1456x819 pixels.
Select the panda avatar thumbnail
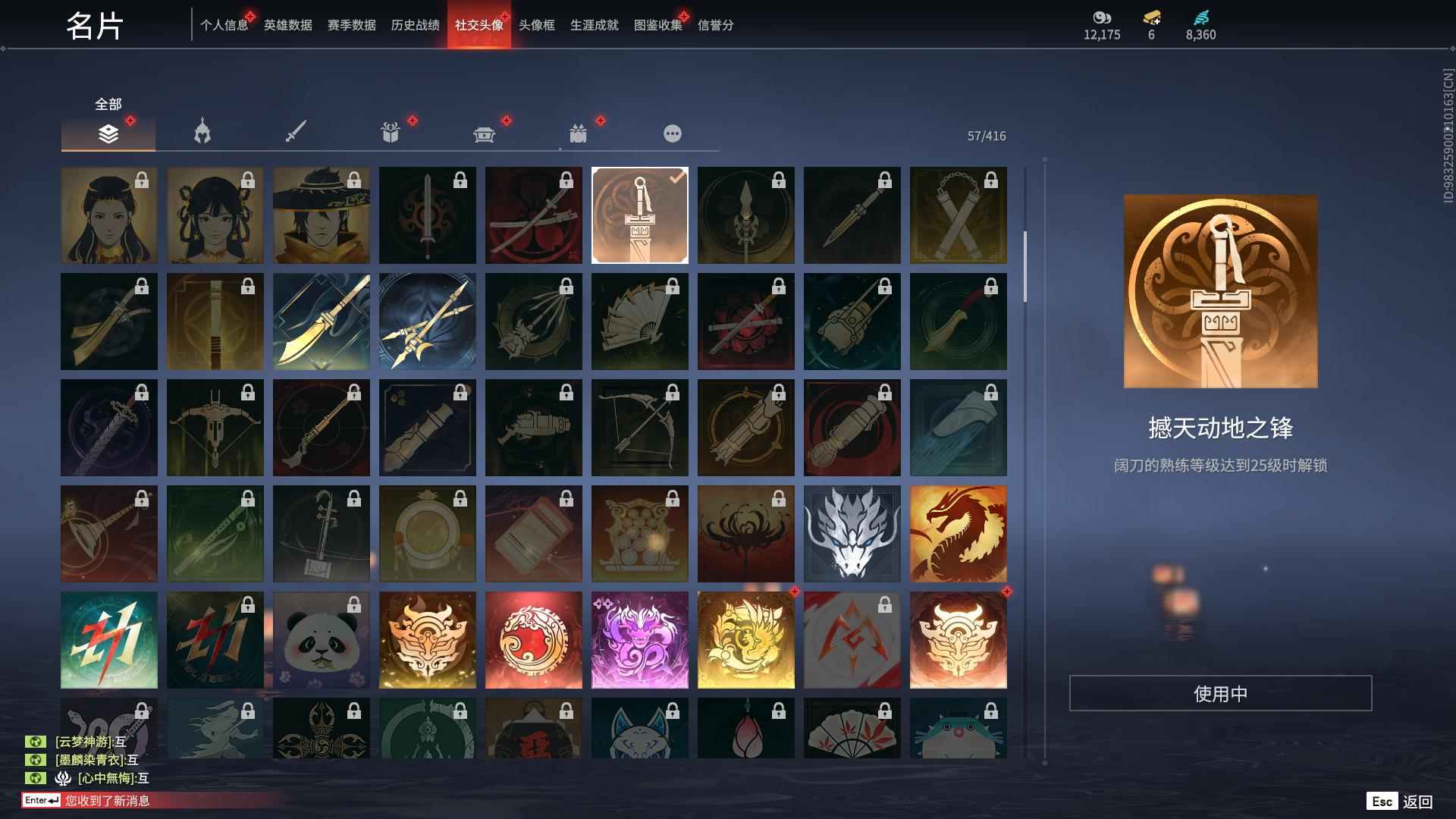[321, 640]
